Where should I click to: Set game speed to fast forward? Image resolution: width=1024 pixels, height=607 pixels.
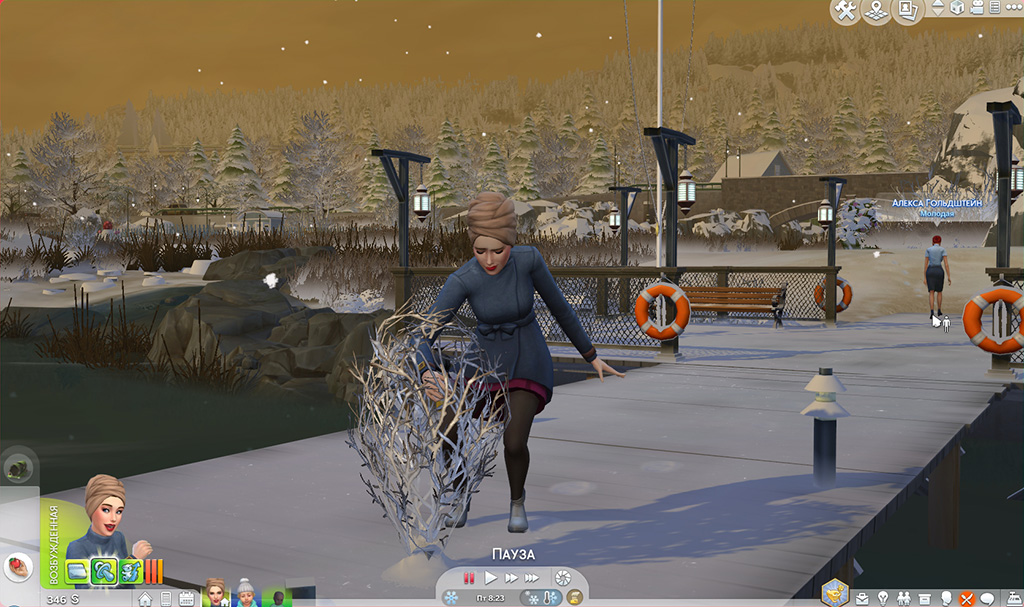tap(510, 578)
